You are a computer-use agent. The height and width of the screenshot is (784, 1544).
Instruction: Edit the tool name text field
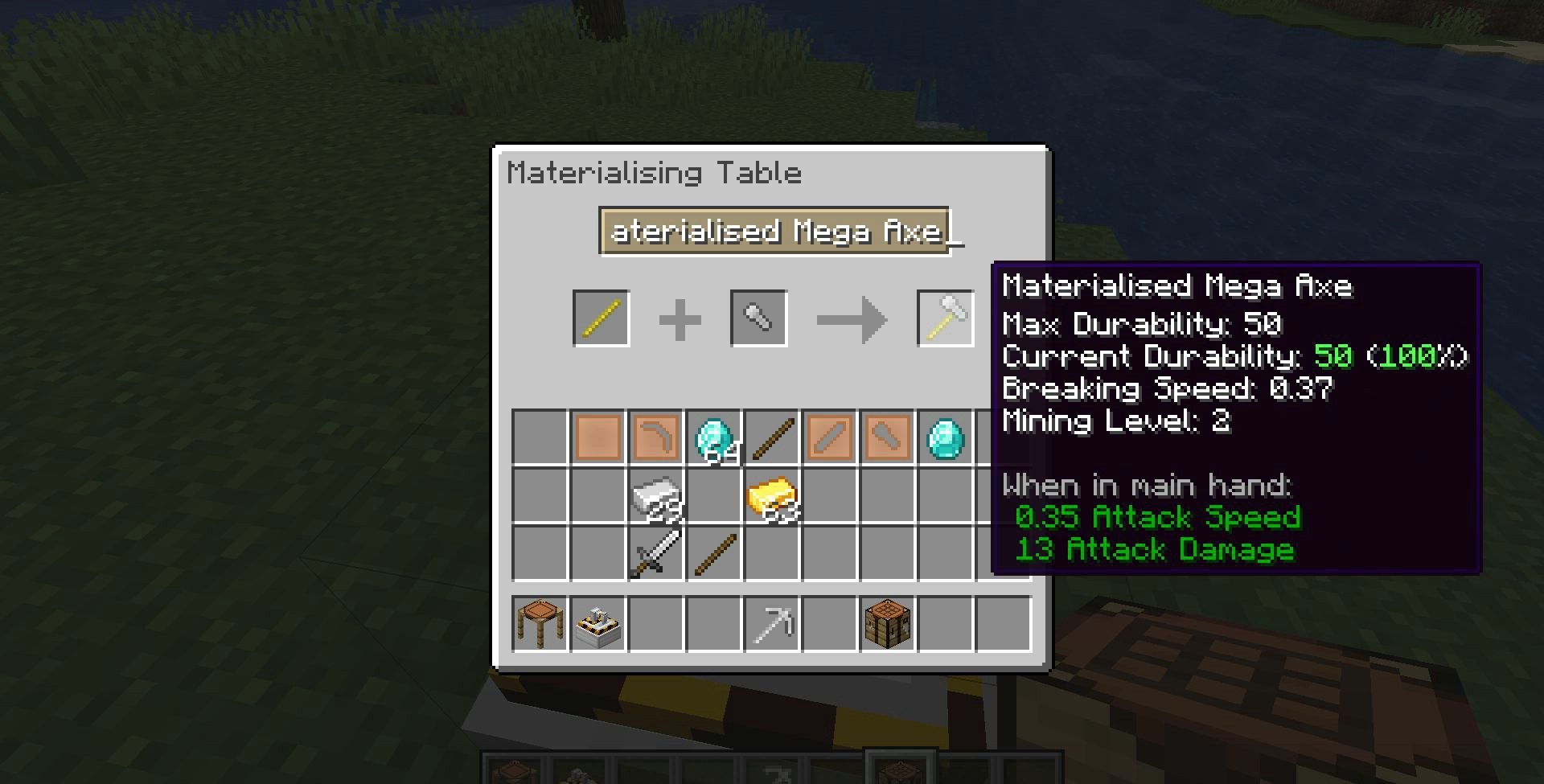tap(774, 232)
